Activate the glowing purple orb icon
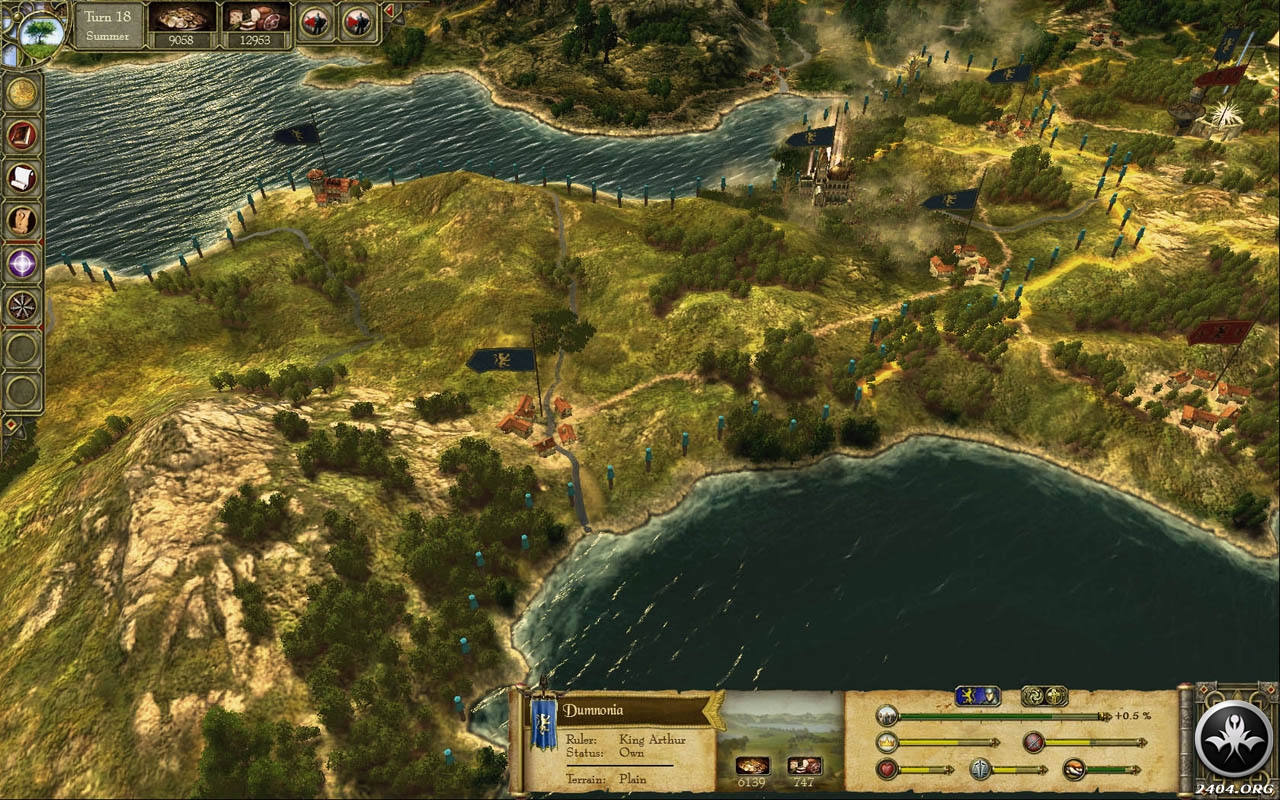The width and height of the screenshot is (1280, 800). coord(21,264)
